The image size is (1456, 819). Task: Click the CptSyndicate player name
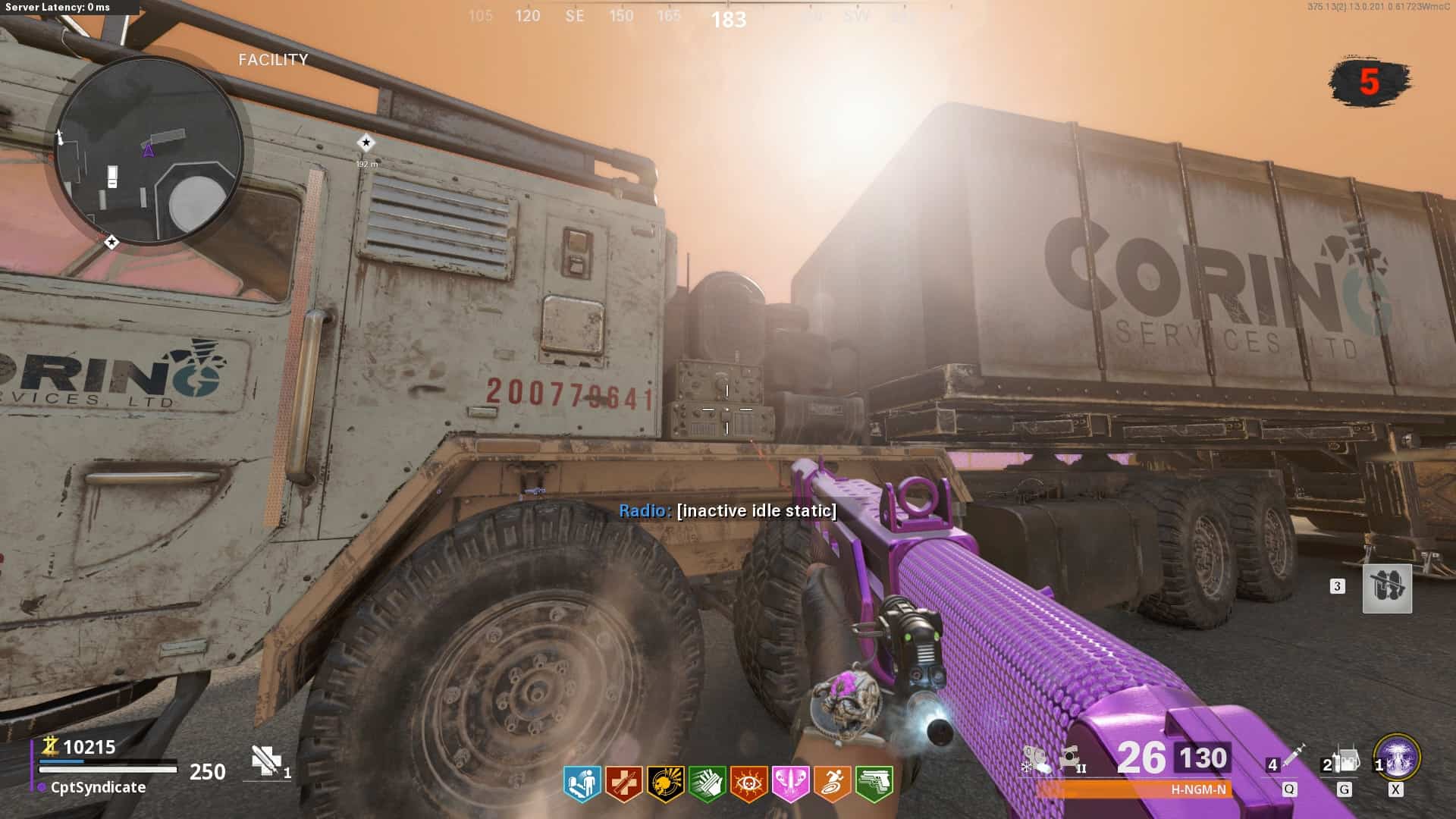point(98,787)
